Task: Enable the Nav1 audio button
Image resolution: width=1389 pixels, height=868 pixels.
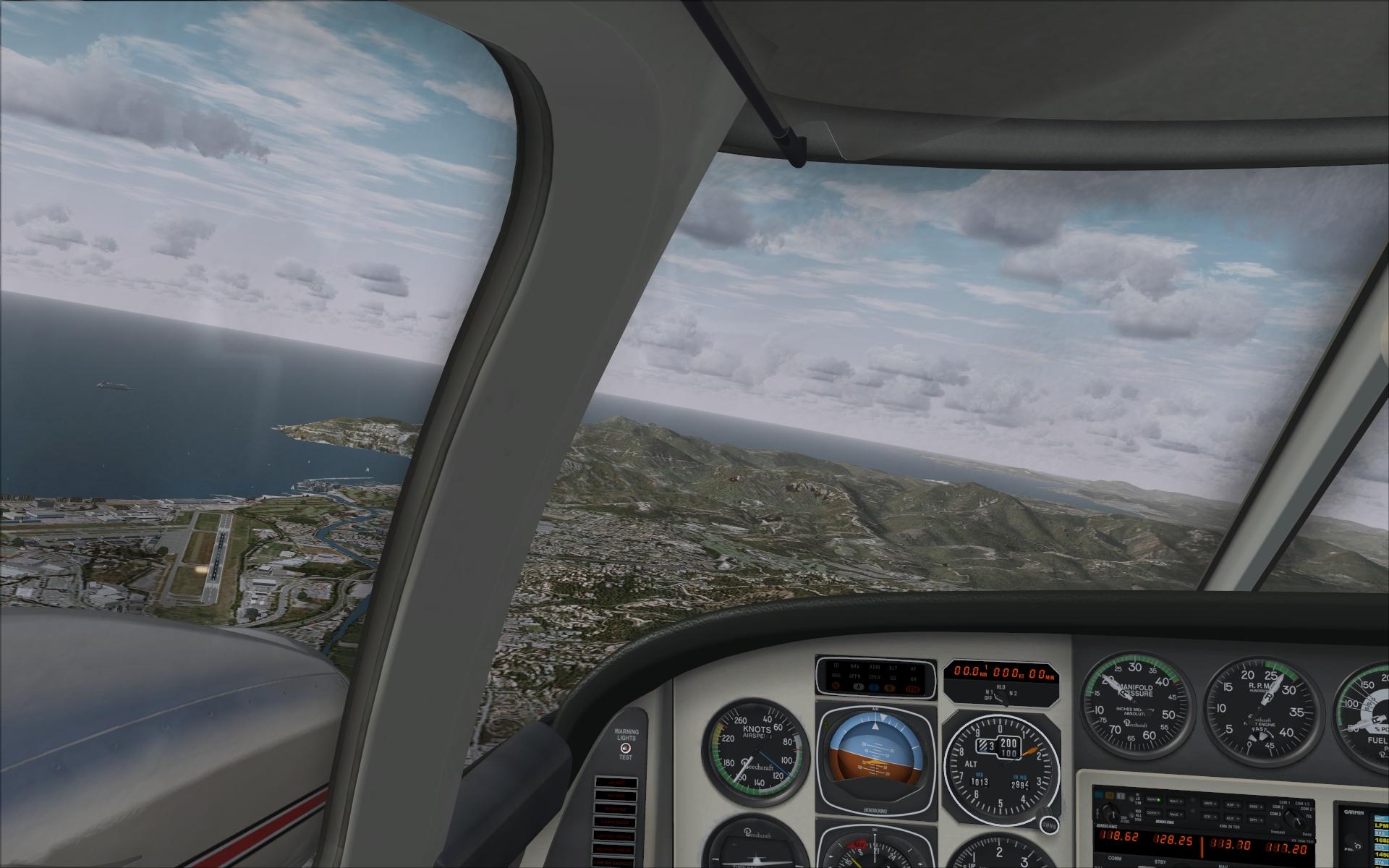Action: point(1176,801)
